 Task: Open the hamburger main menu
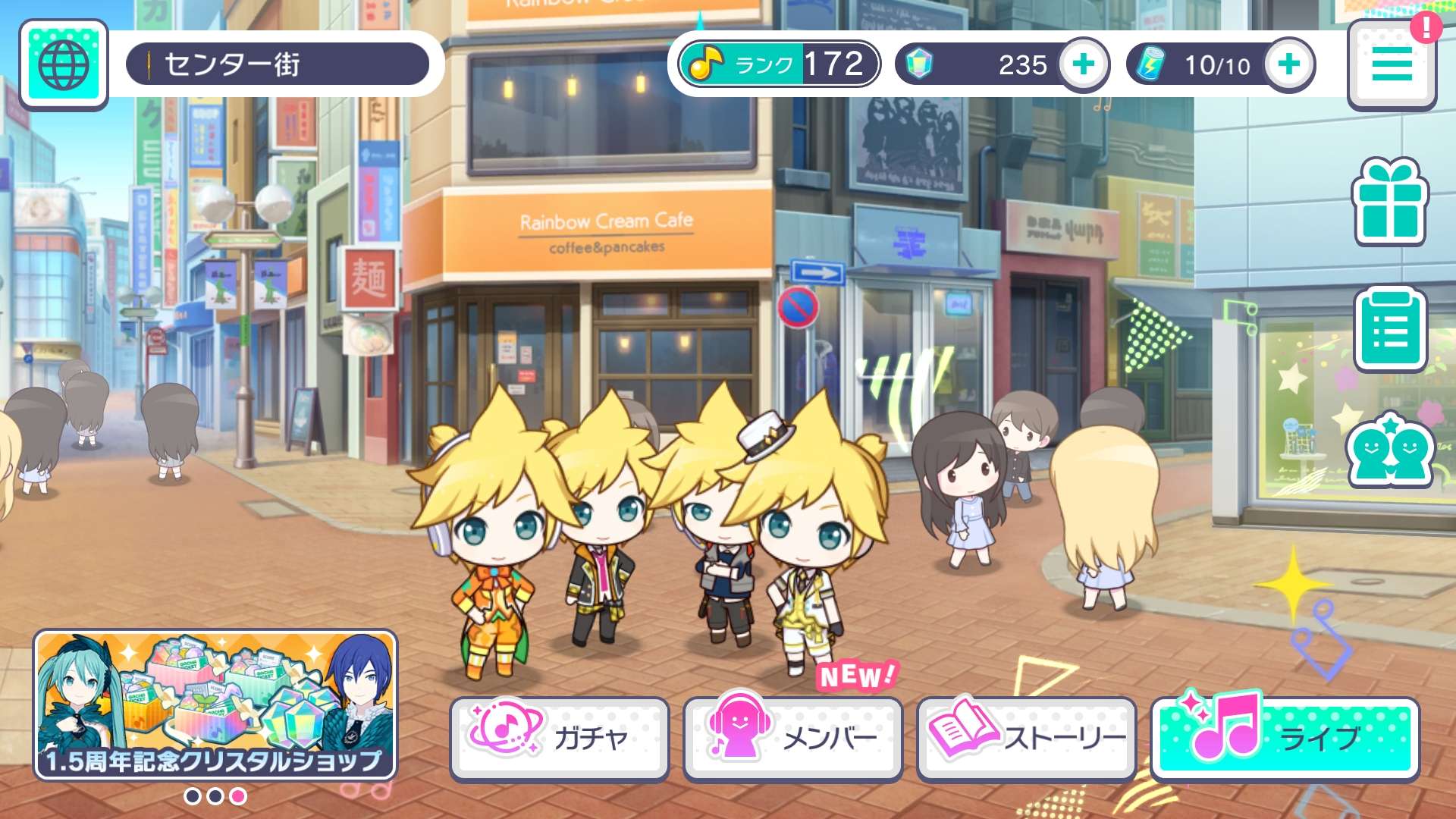(x=1392, y=64)
